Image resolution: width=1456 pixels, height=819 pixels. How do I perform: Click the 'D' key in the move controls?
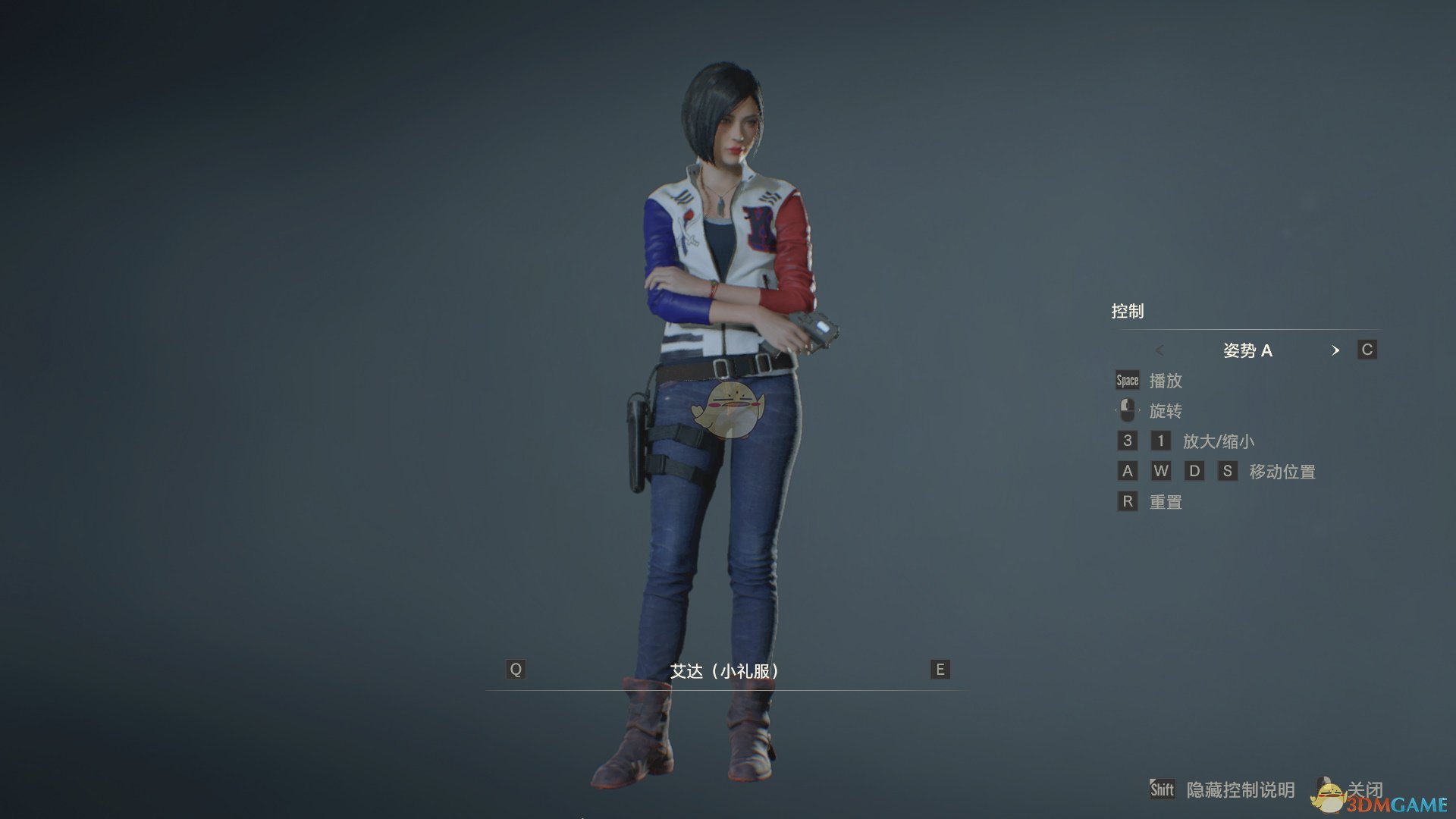pos(1194,471)
